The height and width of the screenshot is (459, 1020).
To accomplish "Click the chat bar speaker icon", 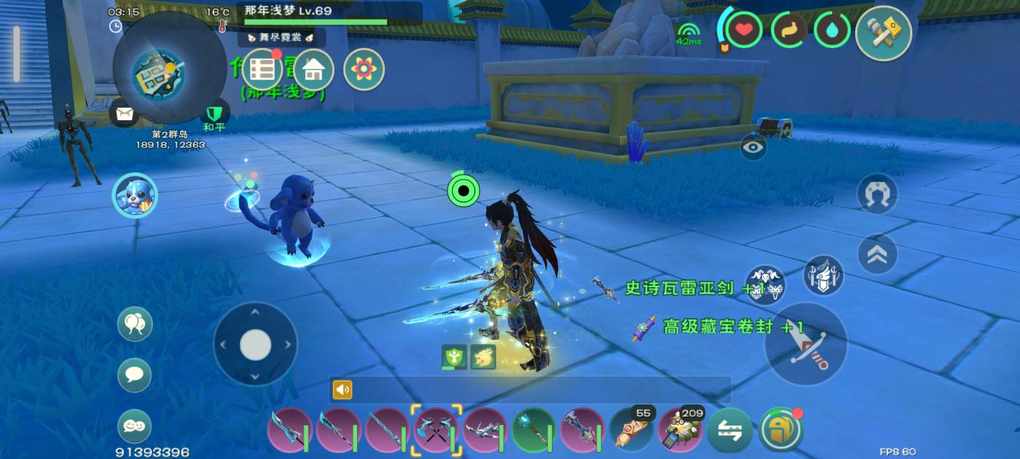I will click(343, 390).
